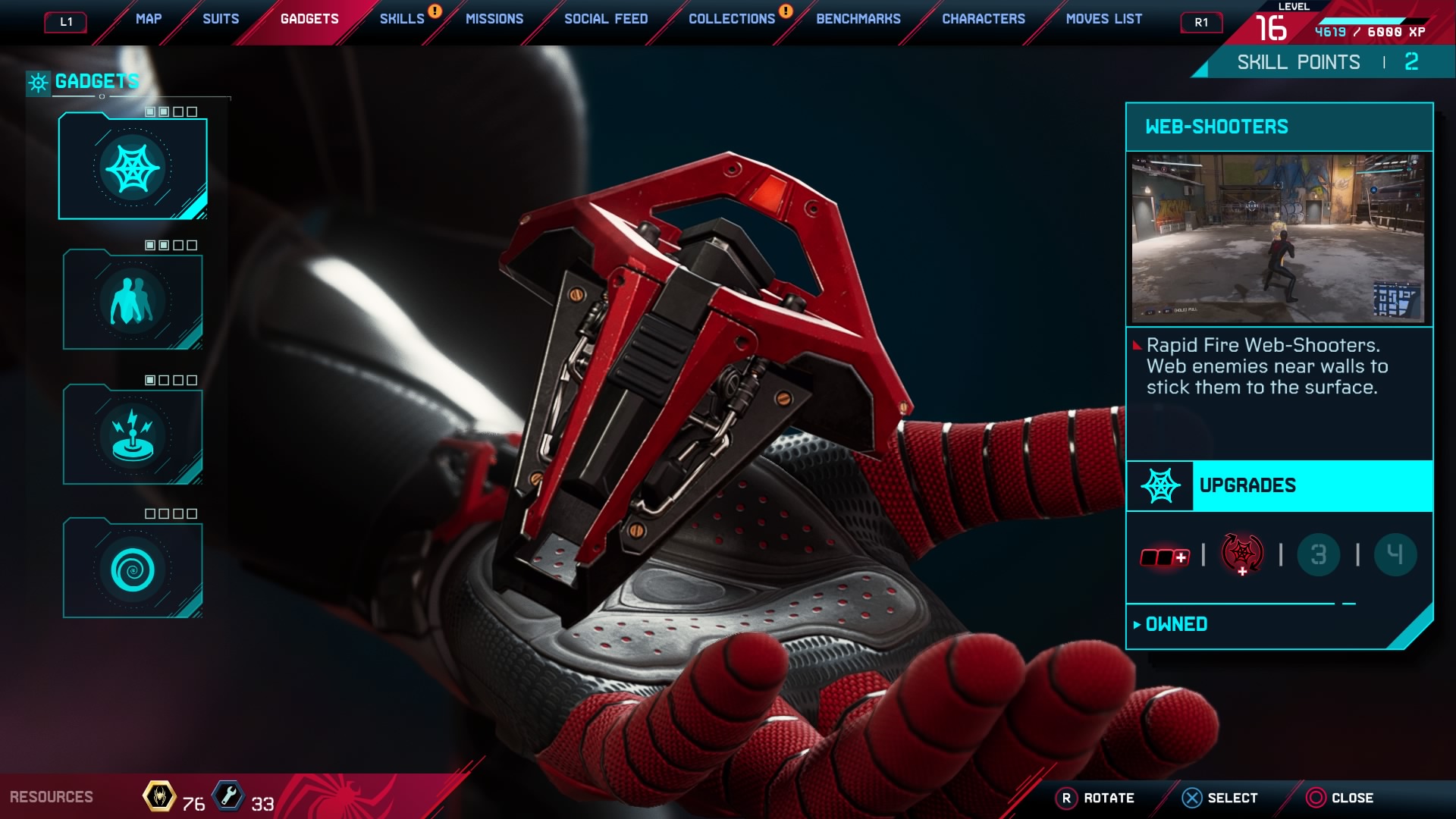Select the Gadgets tab
This screenshot has height=819, width=1456.
coord(309,19)
